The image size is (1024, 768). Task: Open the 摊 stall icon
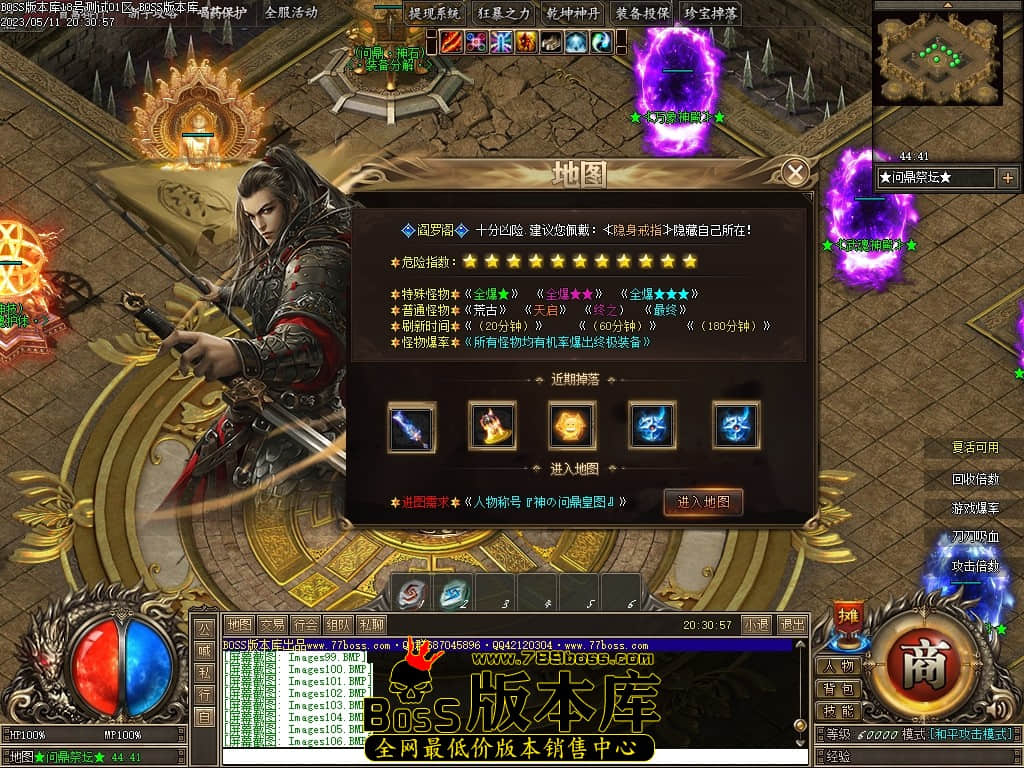point(848,616)
